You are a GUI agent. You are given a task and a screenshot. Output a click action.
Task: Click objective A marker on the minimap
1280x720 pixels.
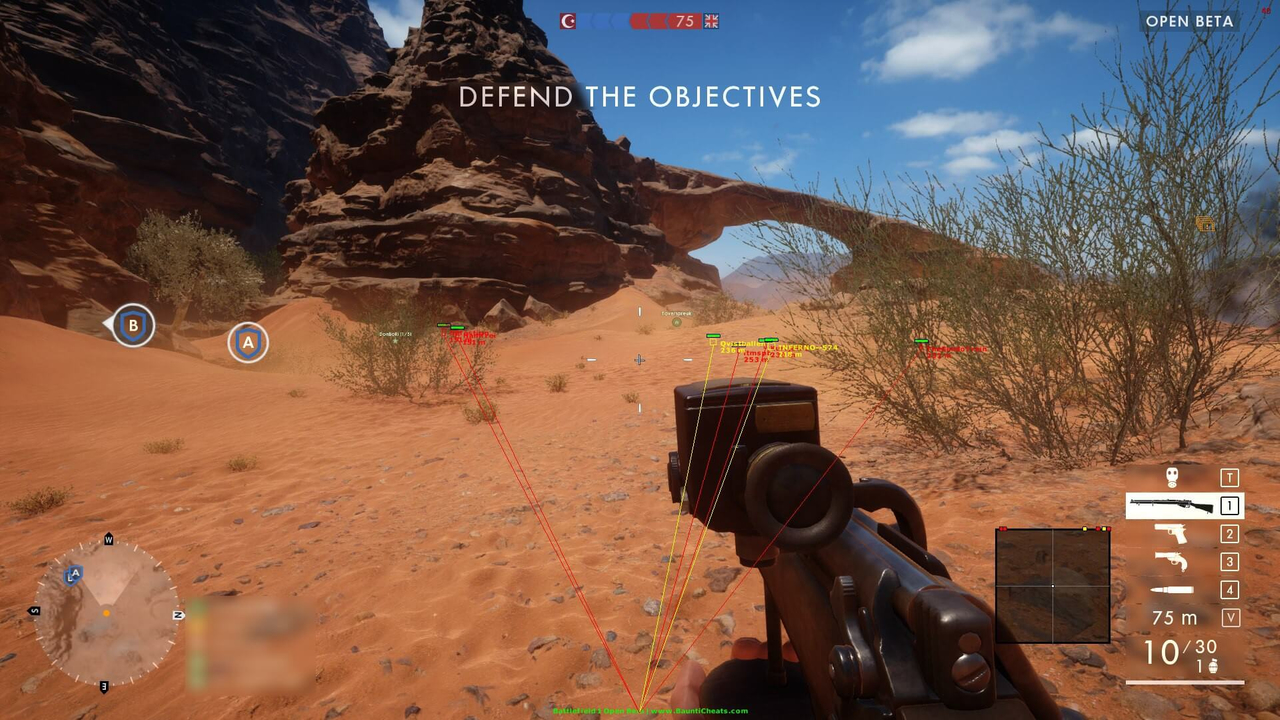(74, 574)
